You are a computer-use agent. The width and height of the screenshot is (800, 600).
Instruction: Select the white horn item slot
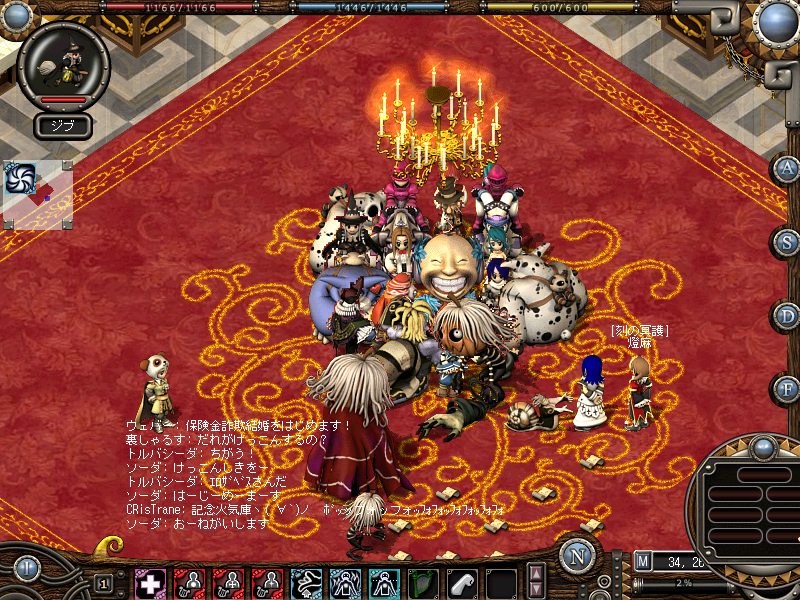click(462, 583)
